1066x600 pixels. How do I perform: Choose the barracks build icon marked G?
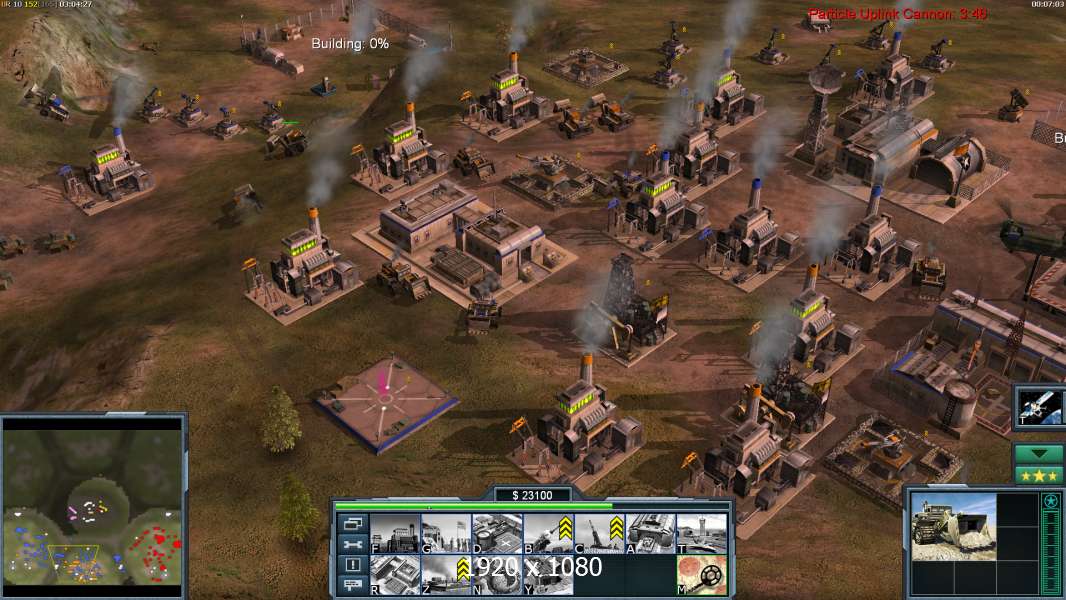pyautogui.click(x=446, y=533)
